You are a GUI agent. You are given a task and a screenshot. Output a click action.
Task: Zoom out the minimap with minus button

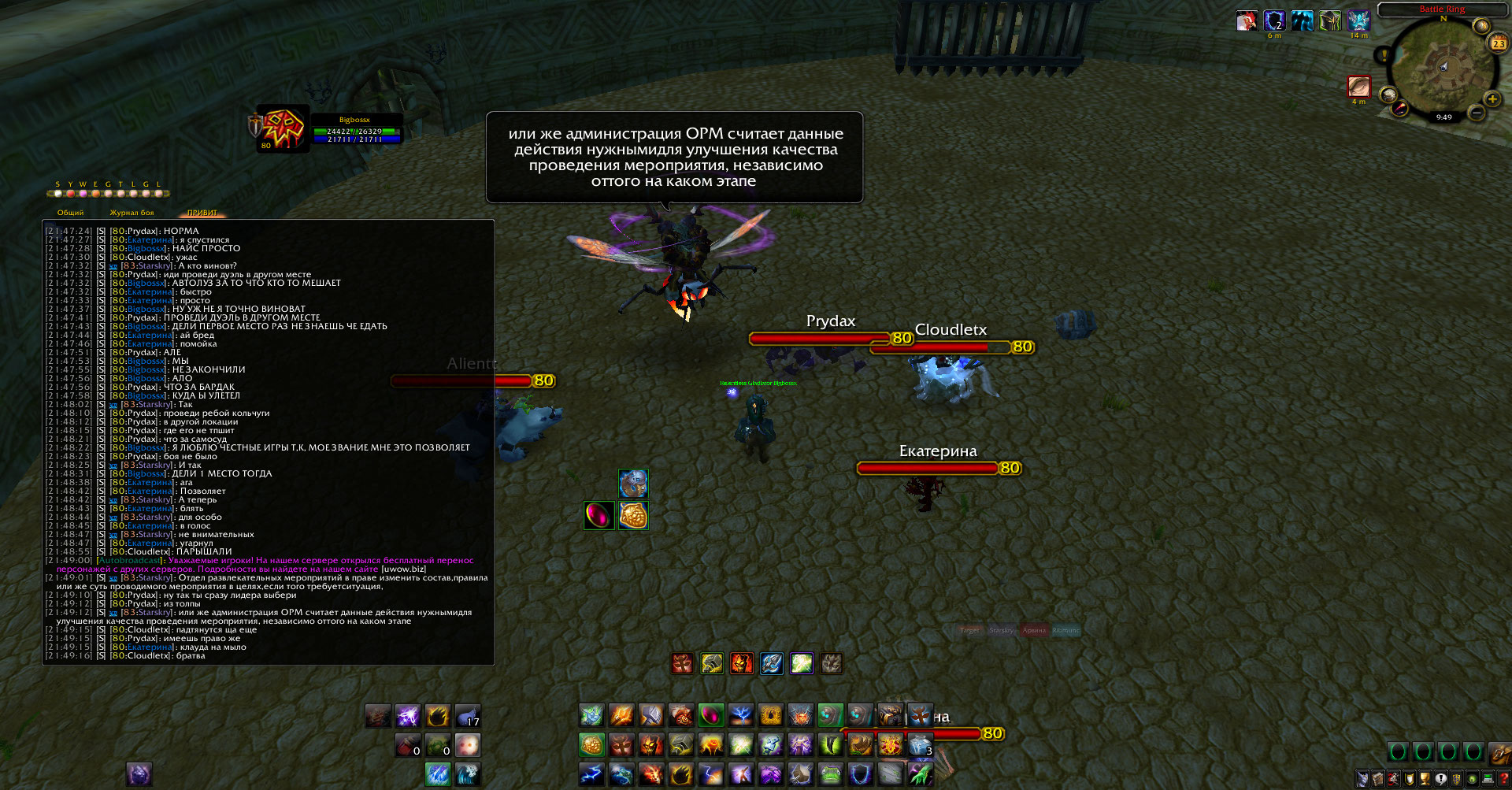pos(1477,113)
